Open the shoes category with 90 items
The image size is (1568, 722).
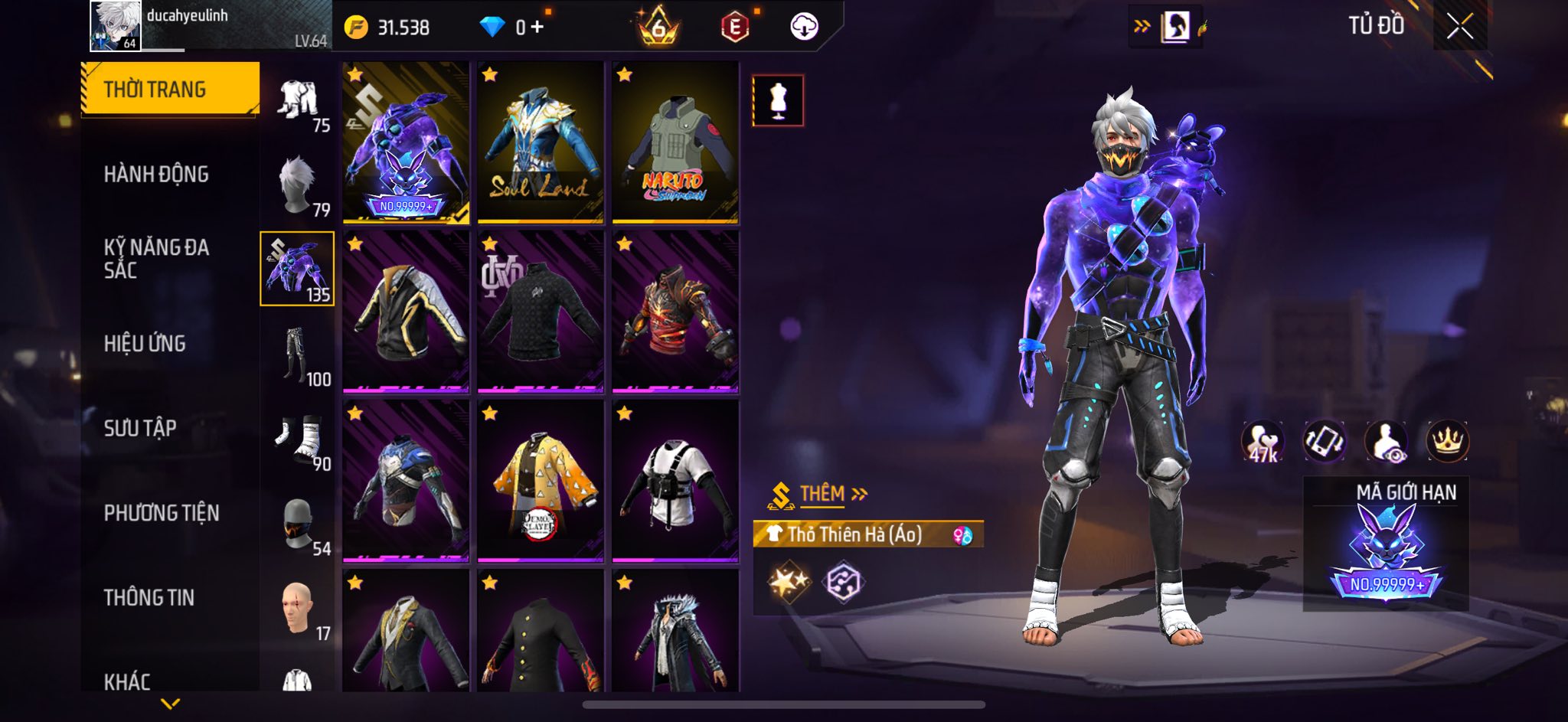point(298,439)
